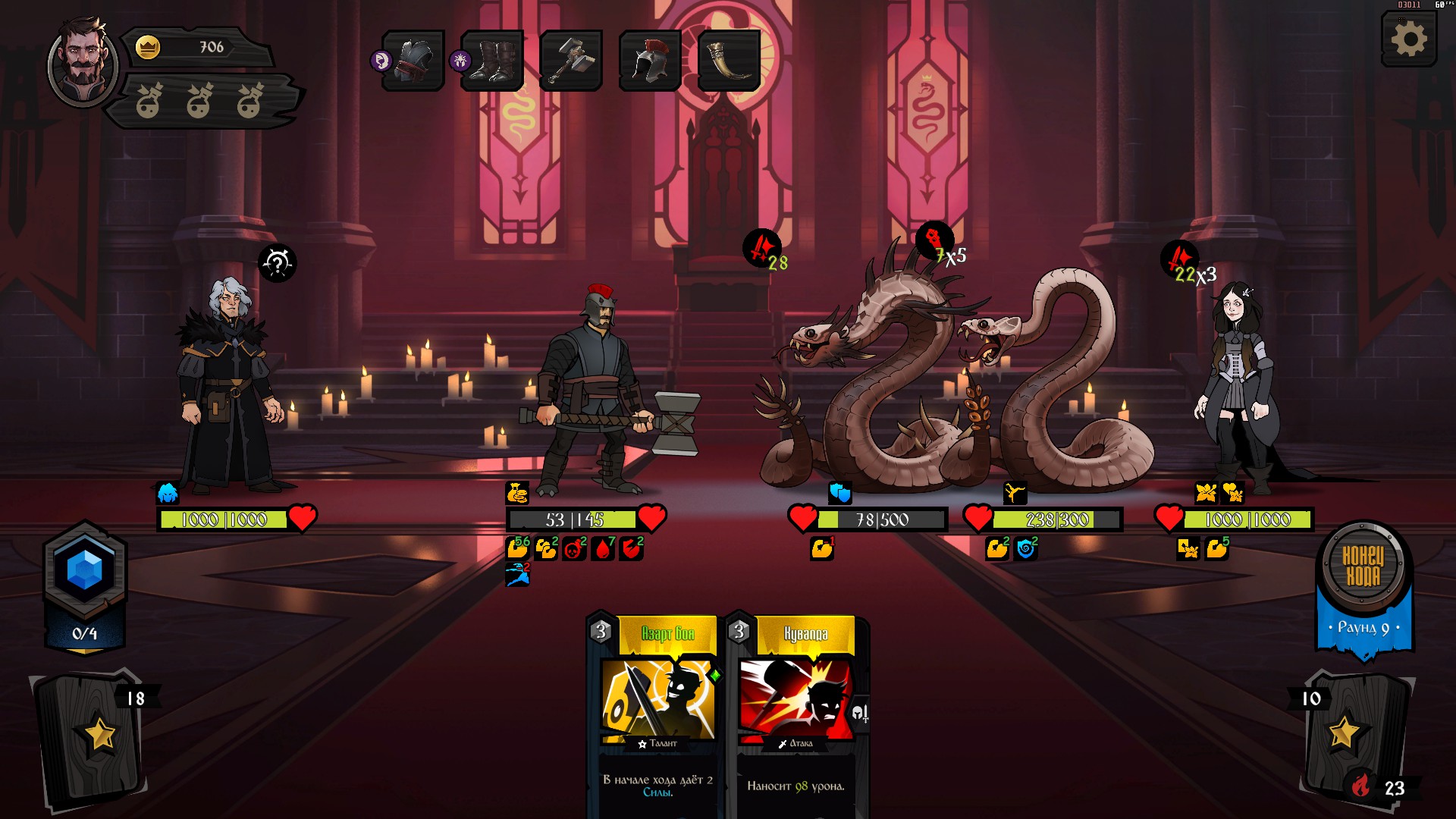Open the burned cards pile with flame
This screenshot has width=1456, height=819.
tap(1362, 785)
